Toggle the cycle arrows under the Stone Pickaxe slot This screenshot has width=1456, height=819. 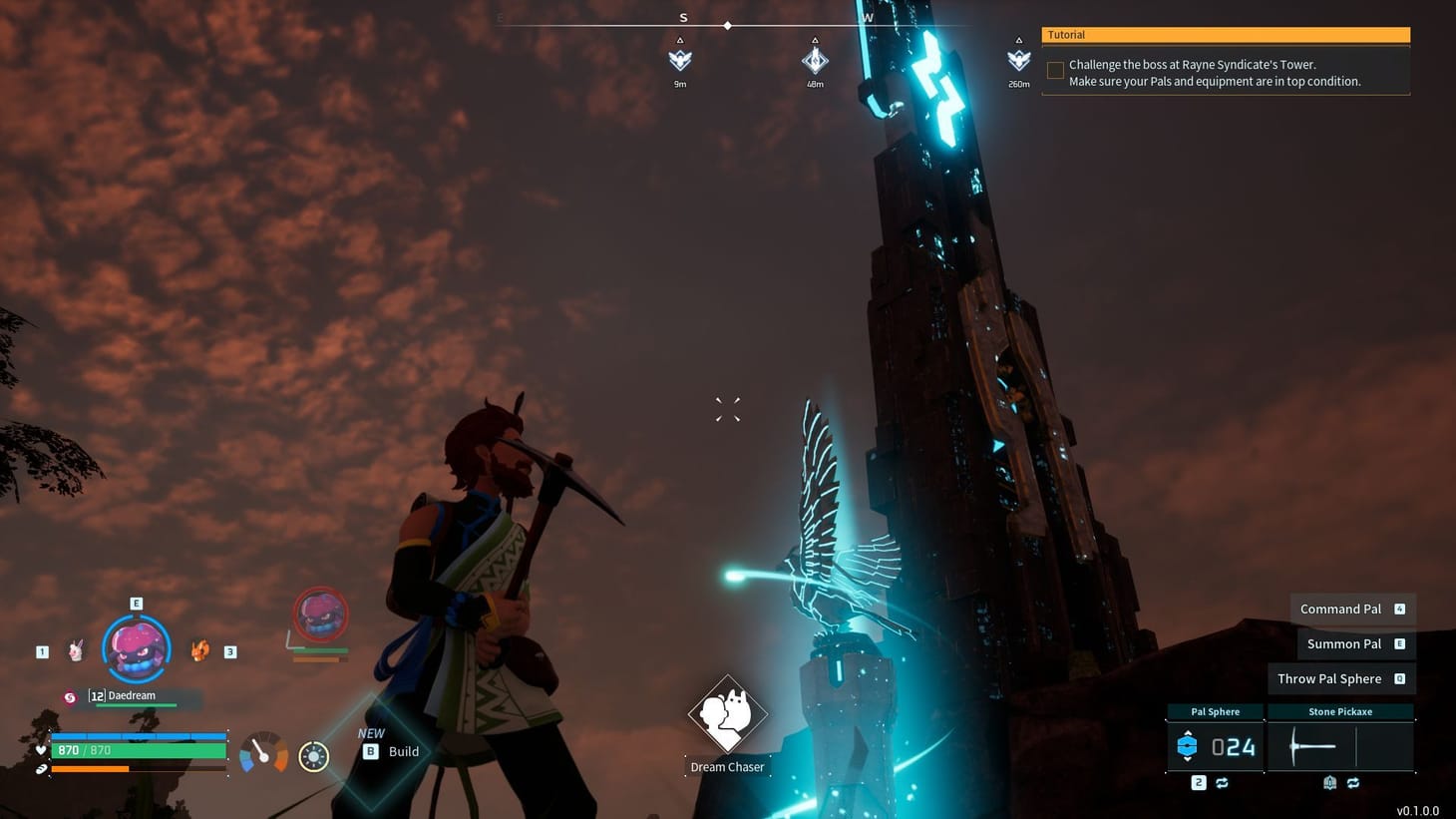(1354, 783)
